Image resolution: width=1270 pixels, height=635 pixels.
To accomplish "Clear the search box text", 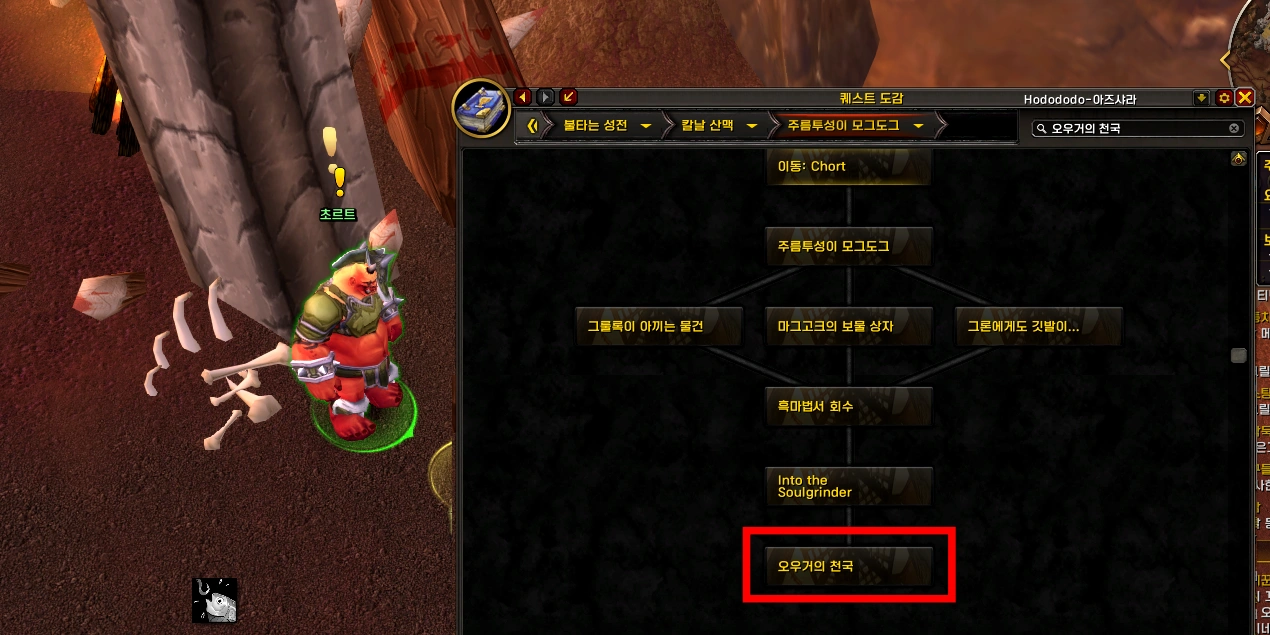I will pos(1235,128).
